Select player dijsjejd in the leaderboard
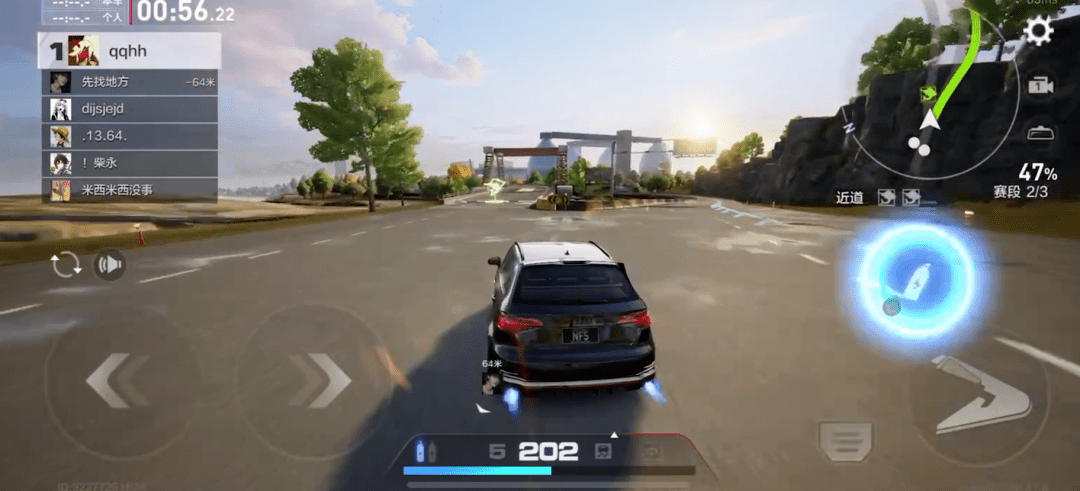The width and height of the screenshot is (1080, 491). pyautogui.click(x=129, y=109)
